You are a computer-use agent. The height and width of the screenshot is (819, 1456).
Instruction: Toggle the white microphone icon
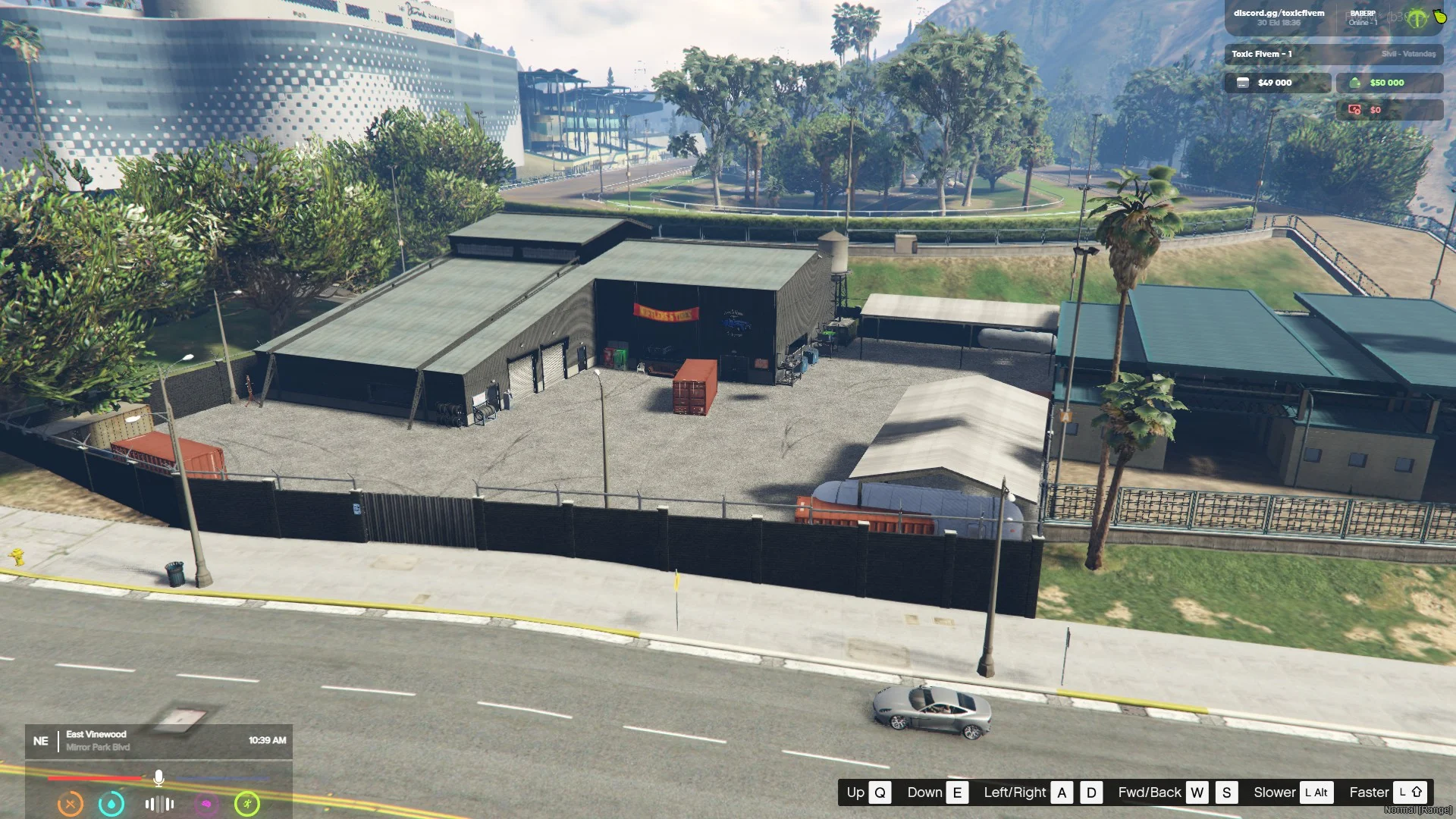pyautogui.click(x=158, y=778)
